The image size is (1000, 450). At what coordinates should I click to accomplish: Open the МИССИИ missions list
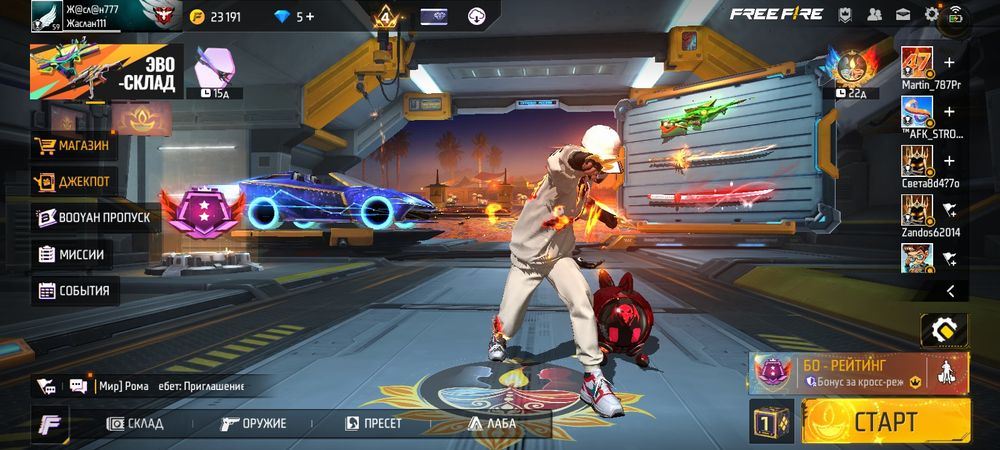tap(72, 254)
